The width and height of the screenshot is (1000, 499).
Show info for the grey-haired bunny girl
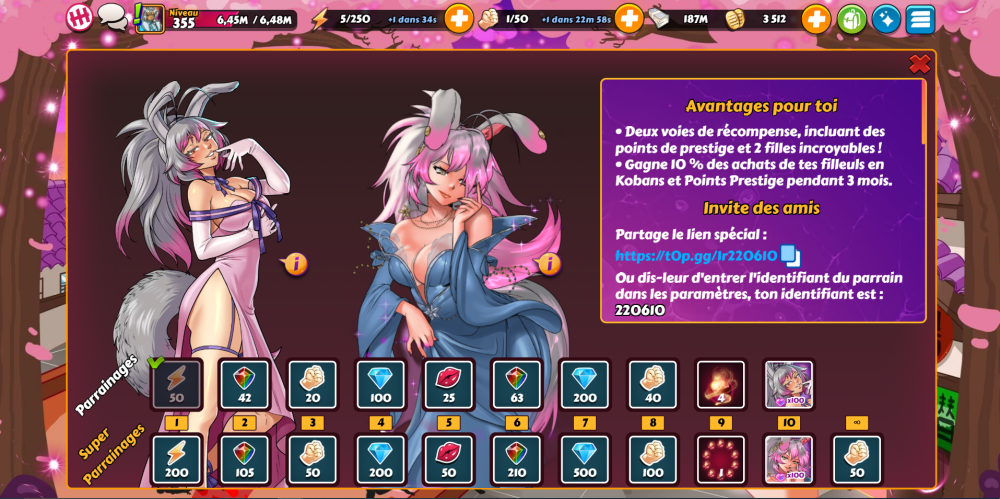tap(296, 264)
